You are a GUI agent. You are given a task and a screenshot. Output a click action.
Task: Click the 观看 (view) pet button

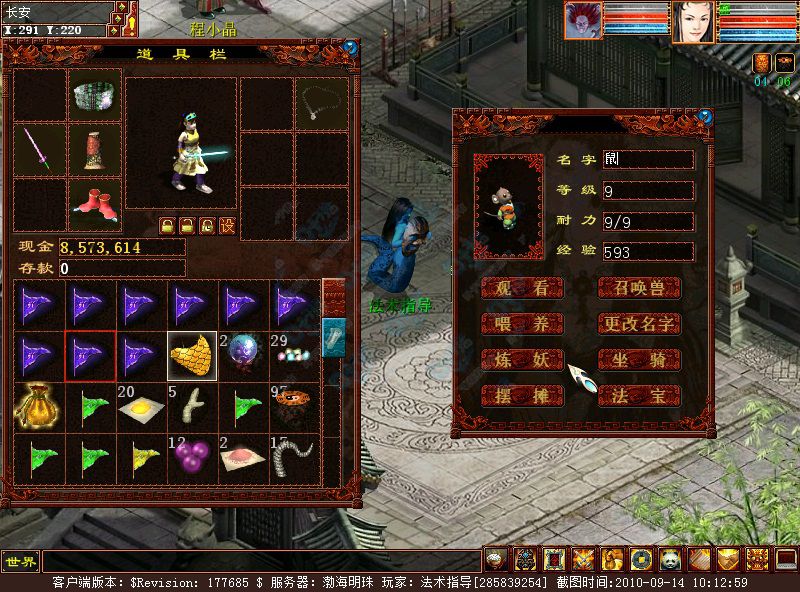[522, 288]
